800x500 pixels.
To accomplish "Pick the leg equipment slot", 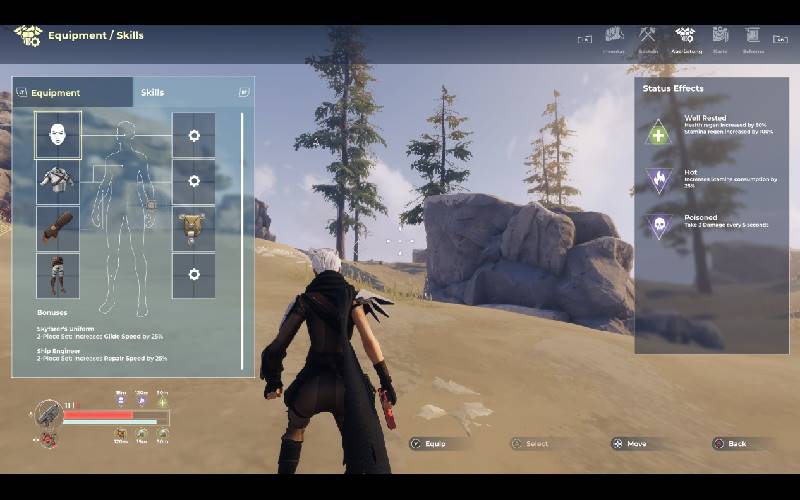I will pyautogui.click(x=58, y=275).
